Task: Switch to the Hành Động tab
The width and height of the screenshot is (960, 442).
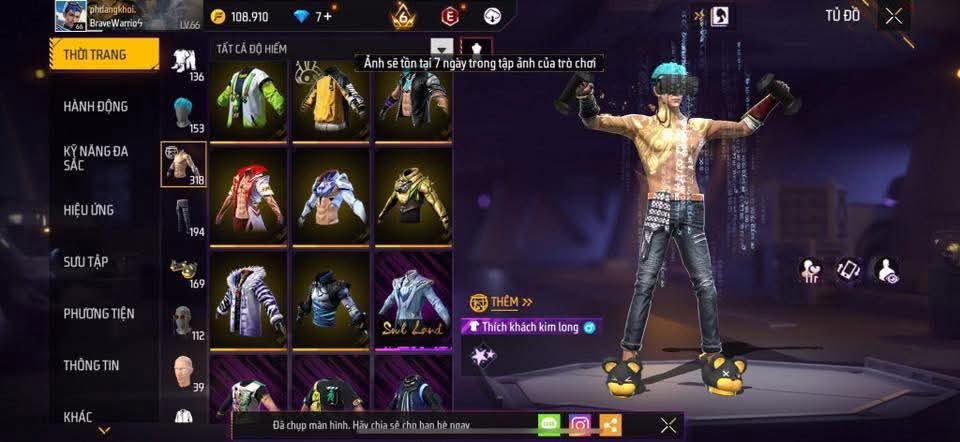Action: click(96, 107)
